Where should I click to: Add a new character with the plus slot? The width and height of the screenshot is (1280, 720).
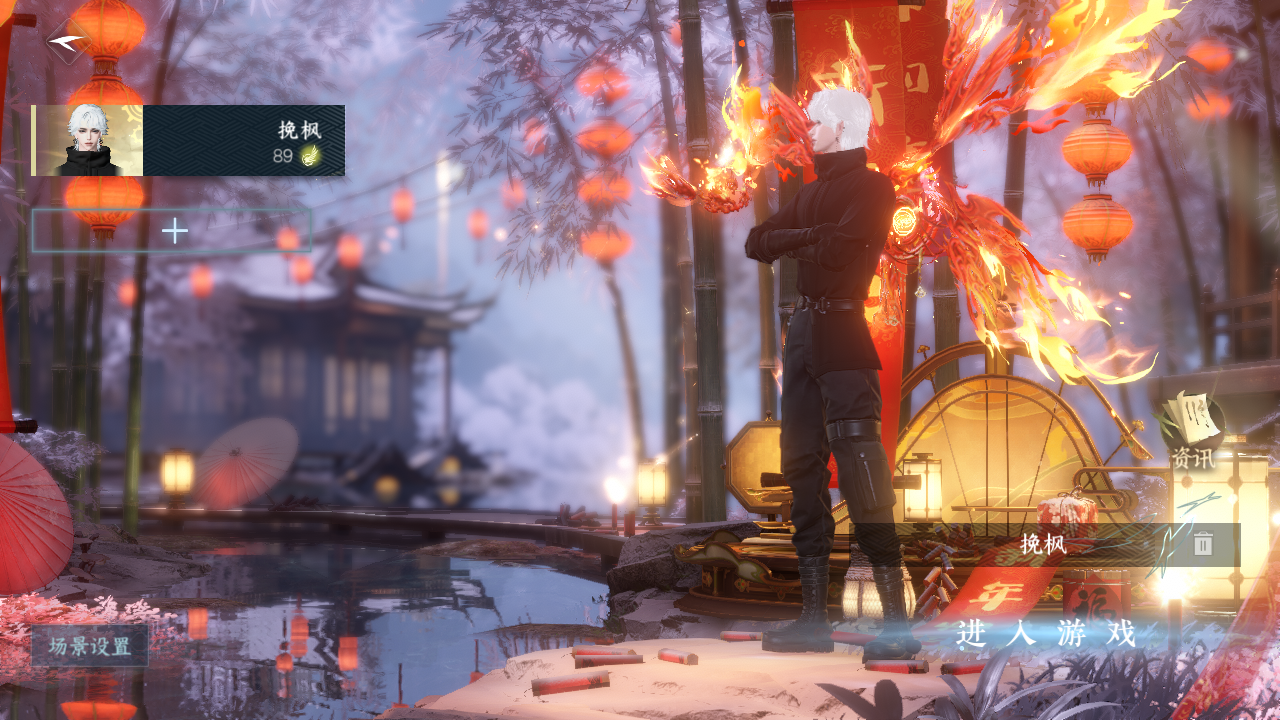click(x=174, y=231)
